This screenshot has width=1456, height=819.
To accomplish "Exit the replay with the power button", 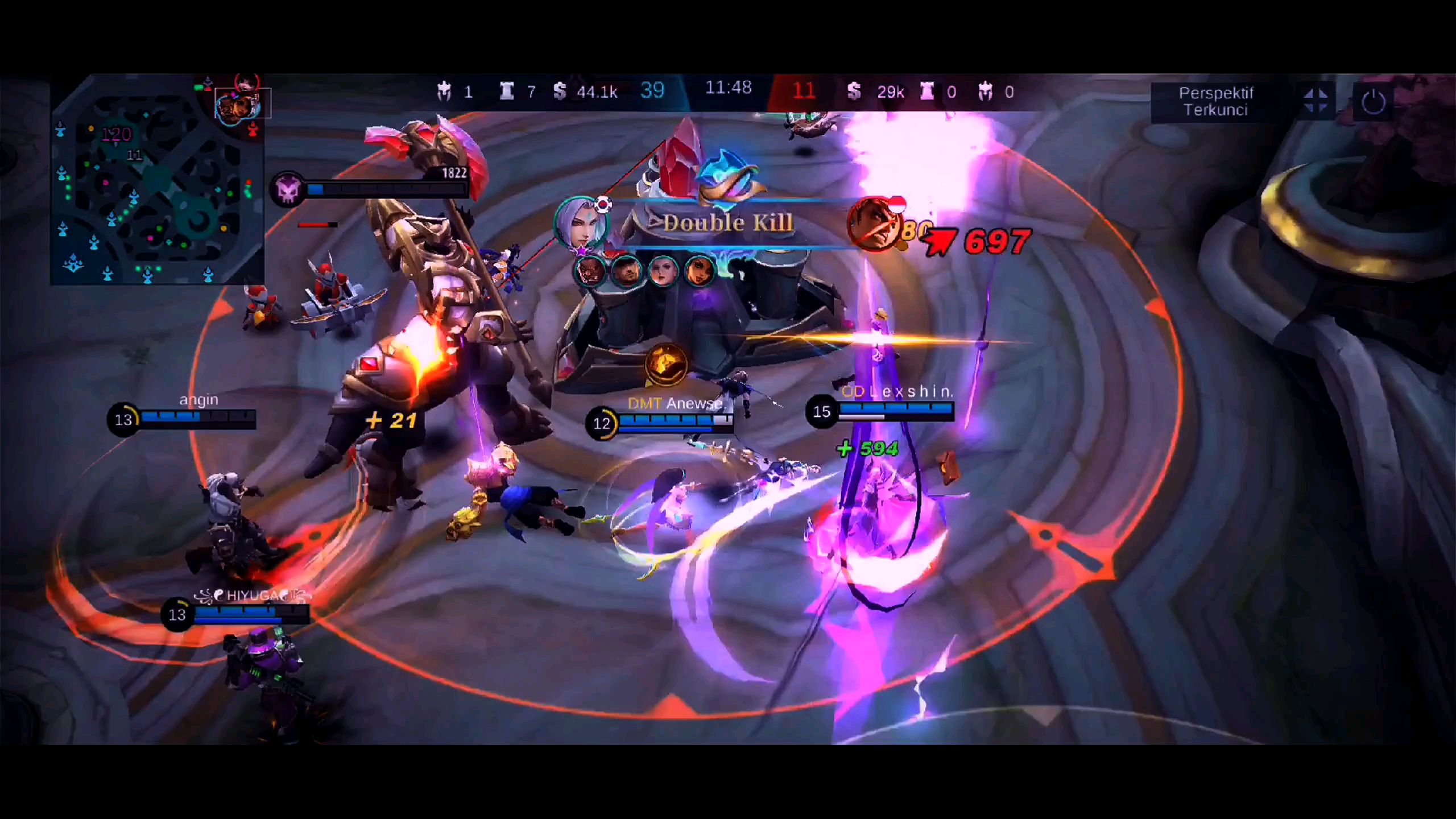I will pyautogui.click(x=1373, y=102).
